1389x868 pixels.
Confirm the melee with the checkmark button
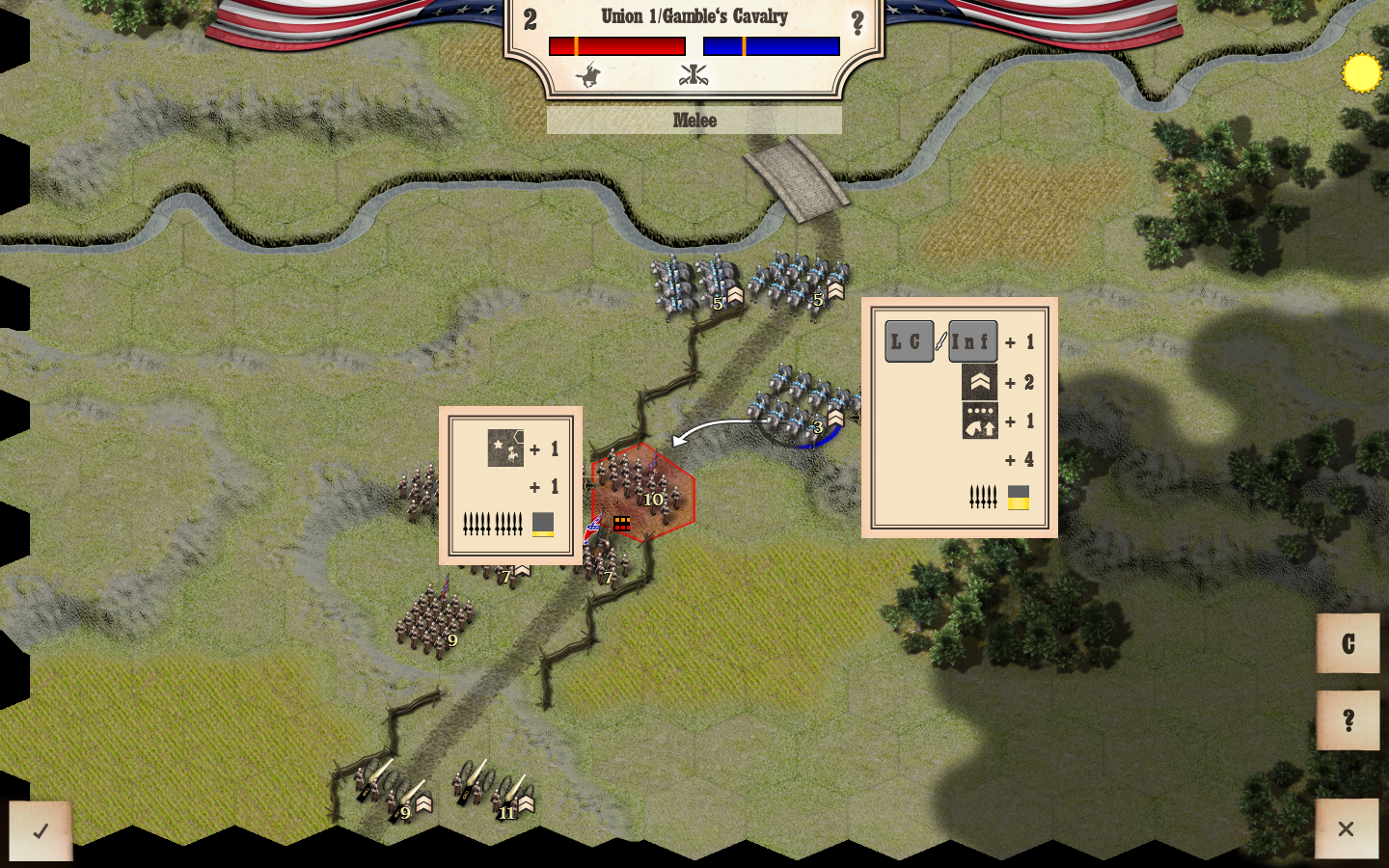[x=41, y=829]
